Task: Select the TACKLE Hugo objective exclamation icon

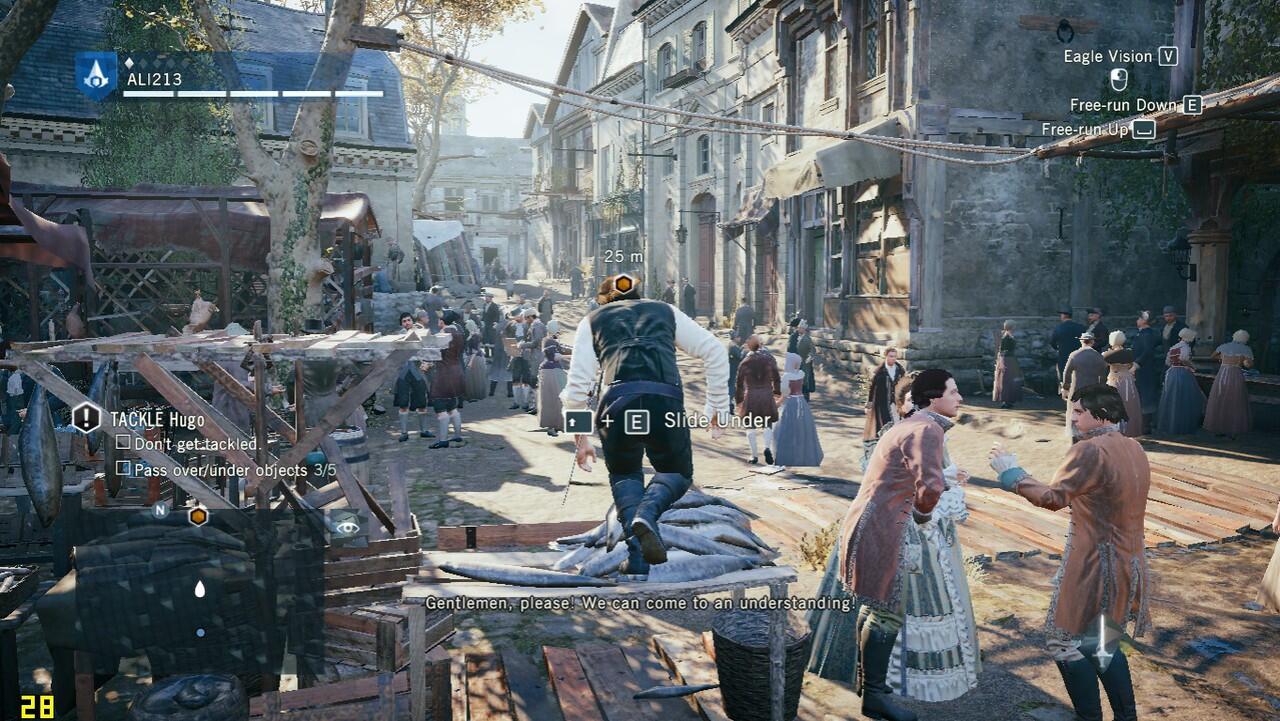Action: tap(86, 418)
